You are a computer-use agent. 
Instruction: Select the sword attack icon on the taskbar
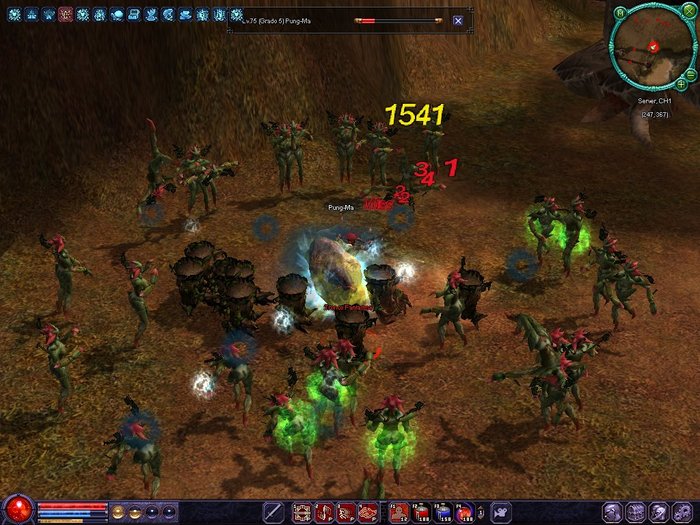pos(272,512)
